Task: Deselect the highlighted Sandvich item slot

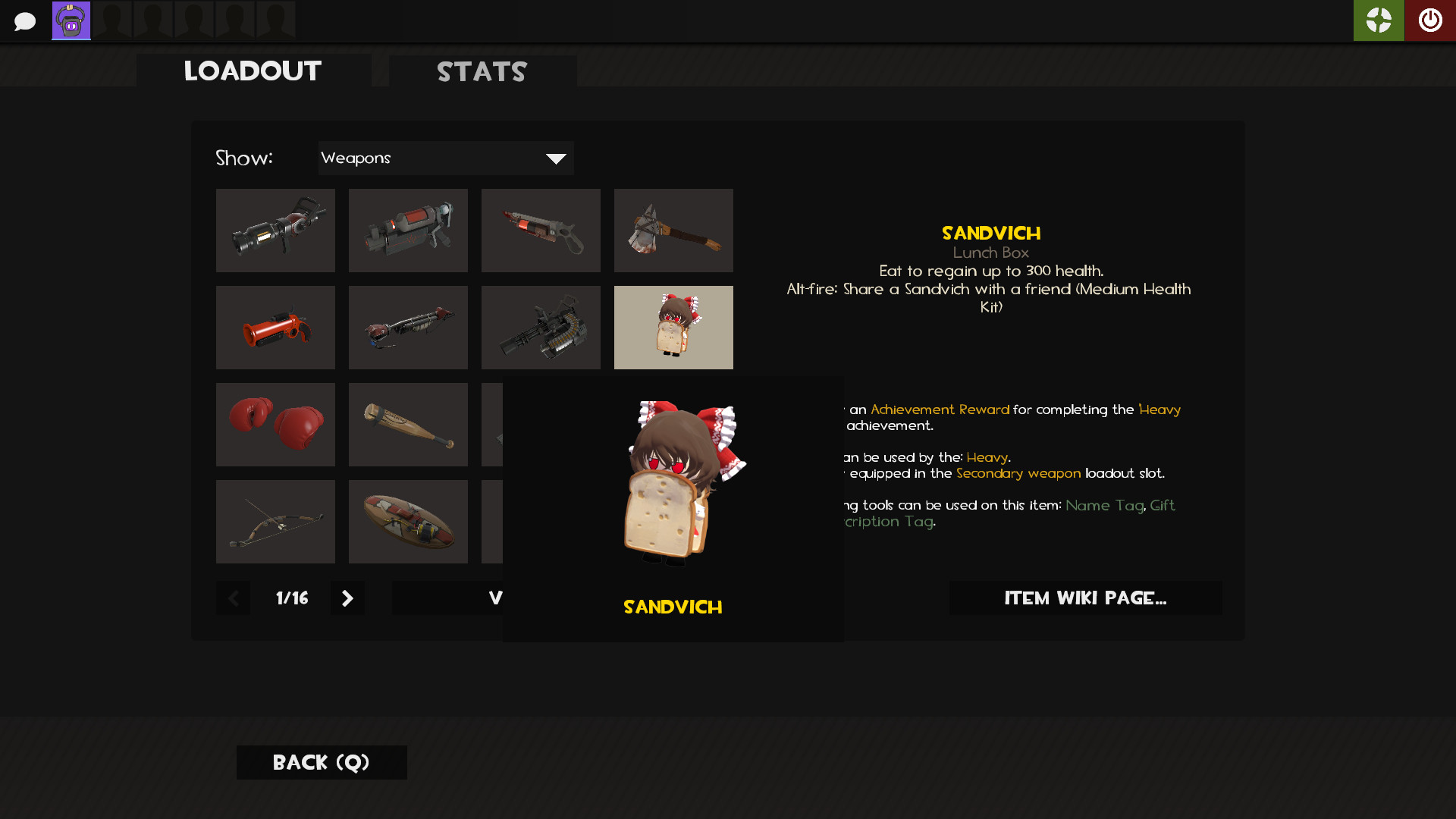Action: point(673,327)
